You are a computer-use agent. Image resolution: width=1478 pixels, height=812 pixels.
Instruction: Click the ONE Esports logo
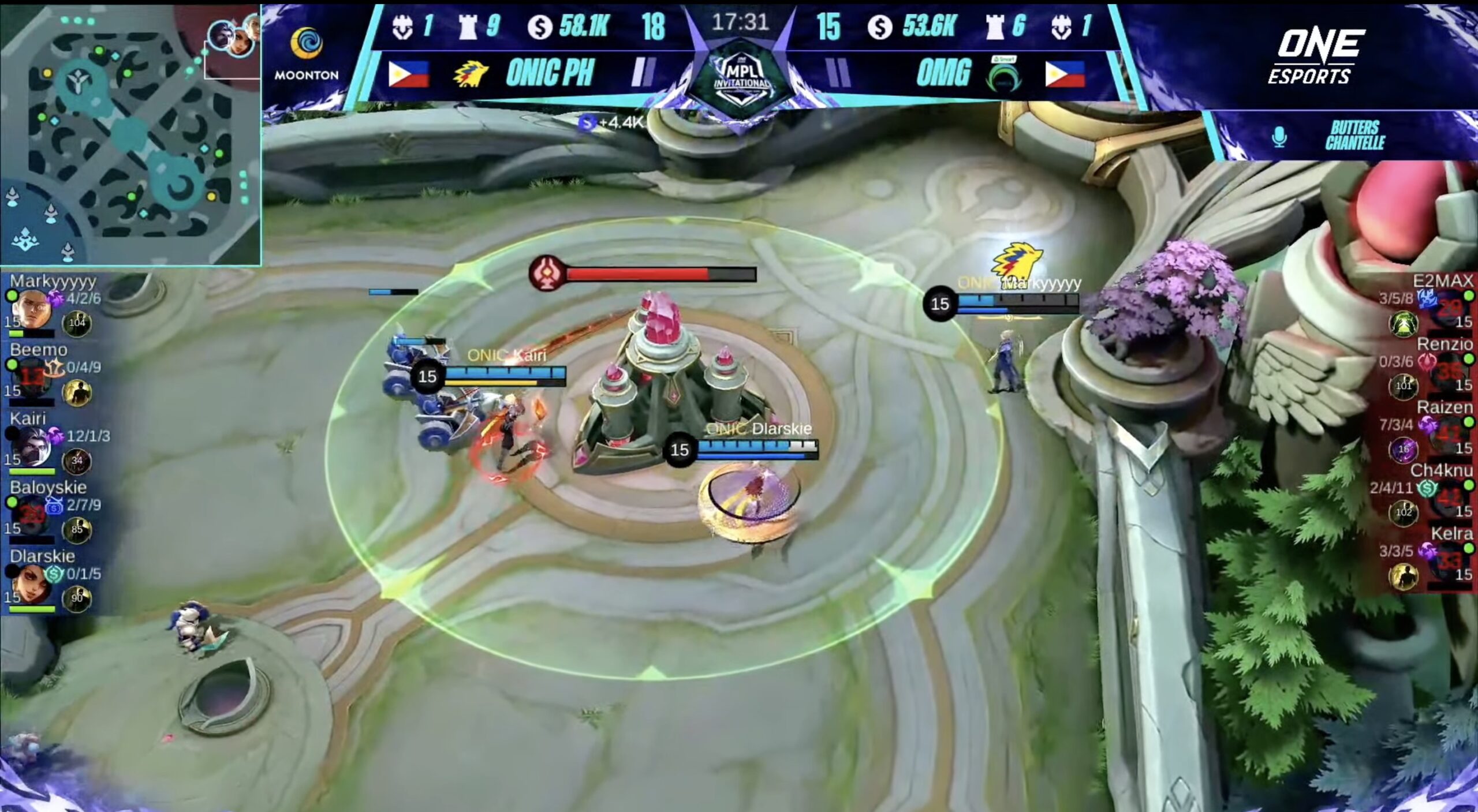click(x=1316, y=57)
